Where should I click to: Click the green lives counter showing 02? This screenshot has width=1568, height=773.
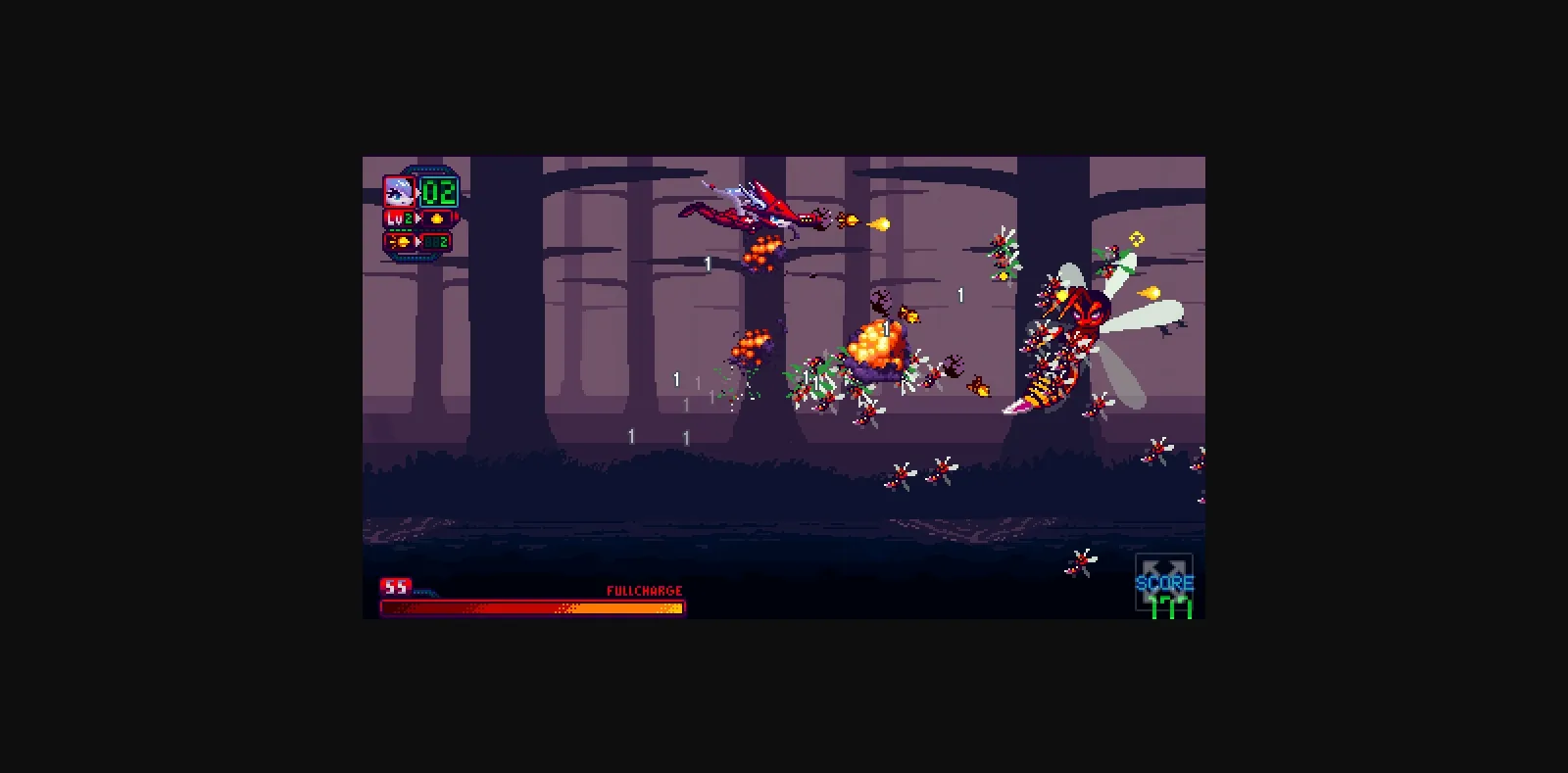438,192
